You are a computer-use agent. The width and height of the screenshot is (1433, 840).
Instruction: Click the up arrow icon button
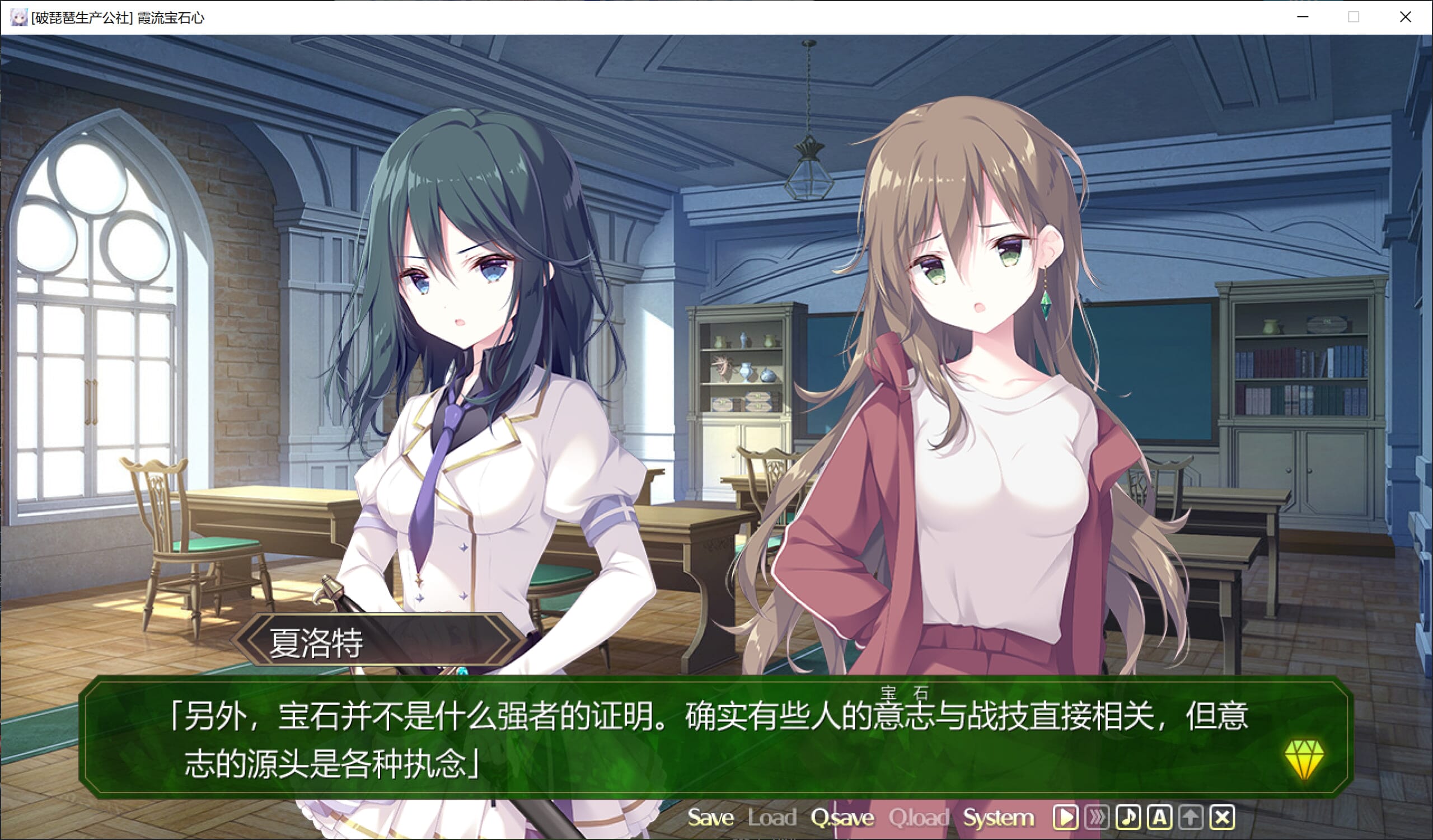pos(1191,818)
